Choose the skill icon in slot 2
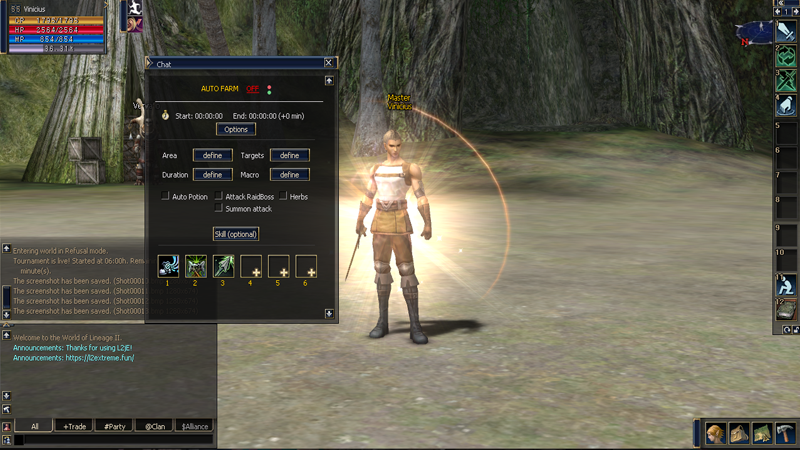The height and width of the screenshot is (450, 800). click(195, 266)
